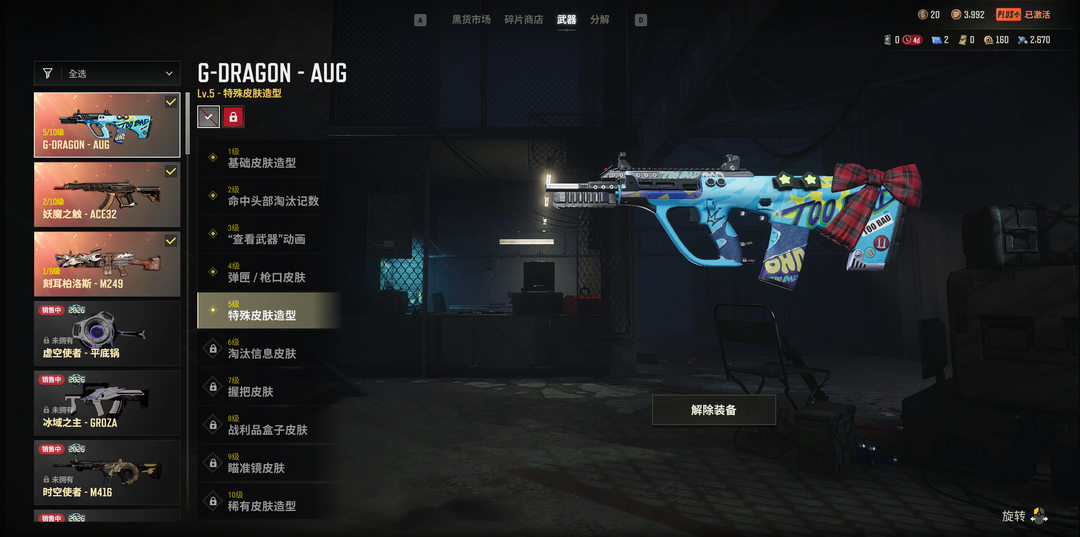Select level 4 弹匣/枪口皮肤
Image resolution: width=1080 pixels, height=537 pixels.
pos(268,273)
